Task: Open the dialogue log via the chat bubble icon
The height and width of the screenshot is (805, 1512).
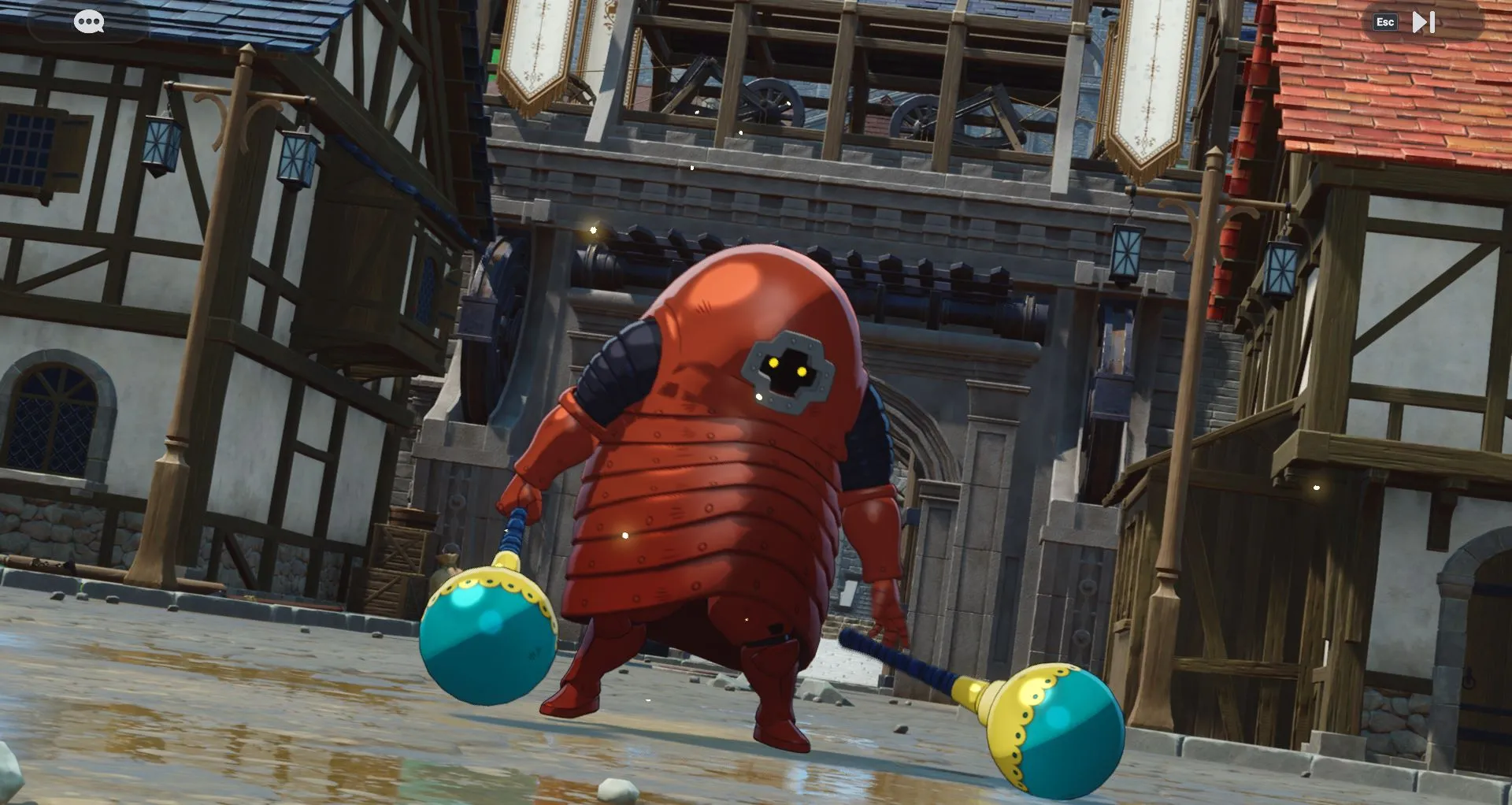Action: (x=89, y=21)
